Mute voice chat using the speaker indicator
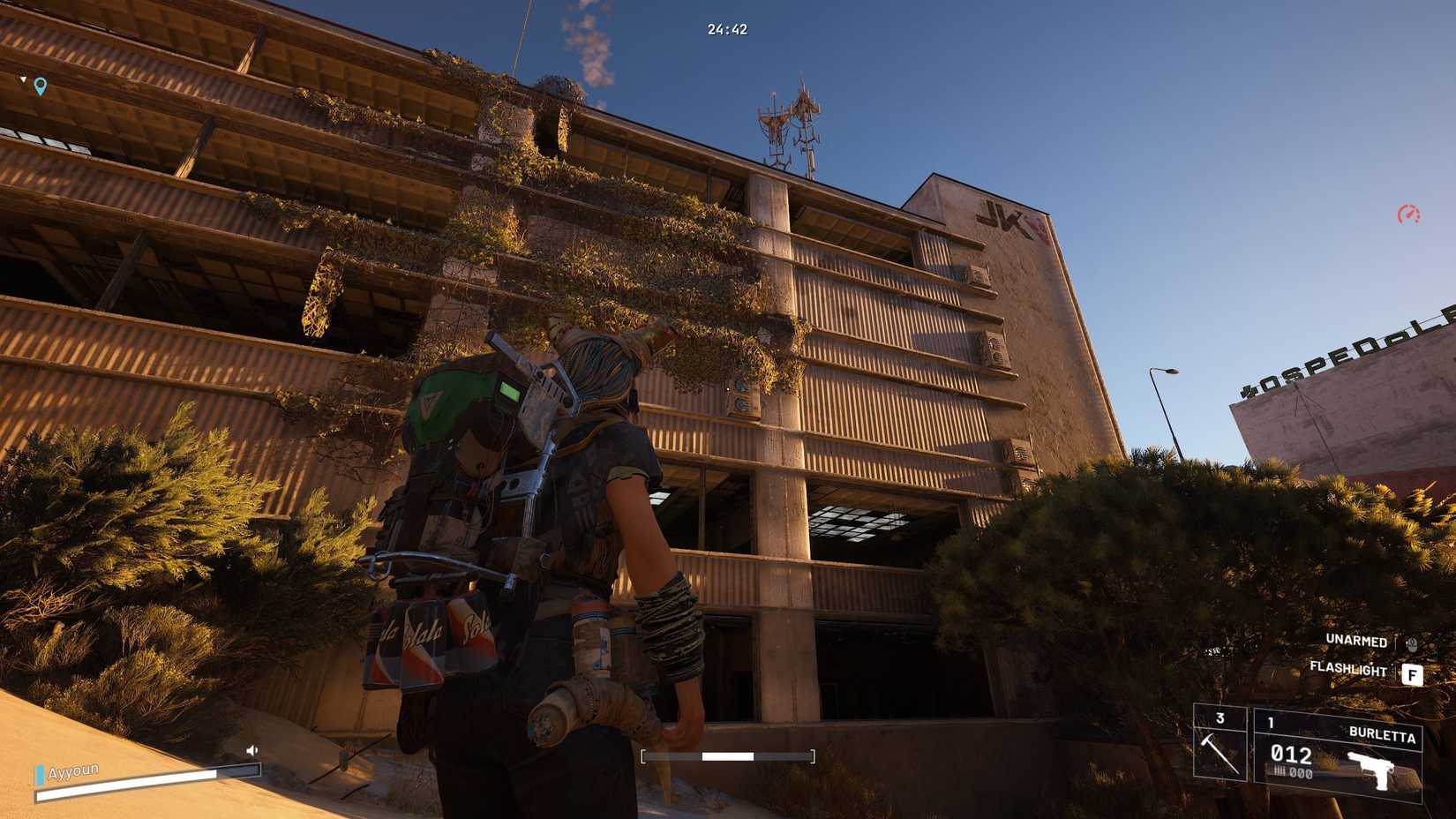This screenshot has width=1456, height=819. (254, 750)
